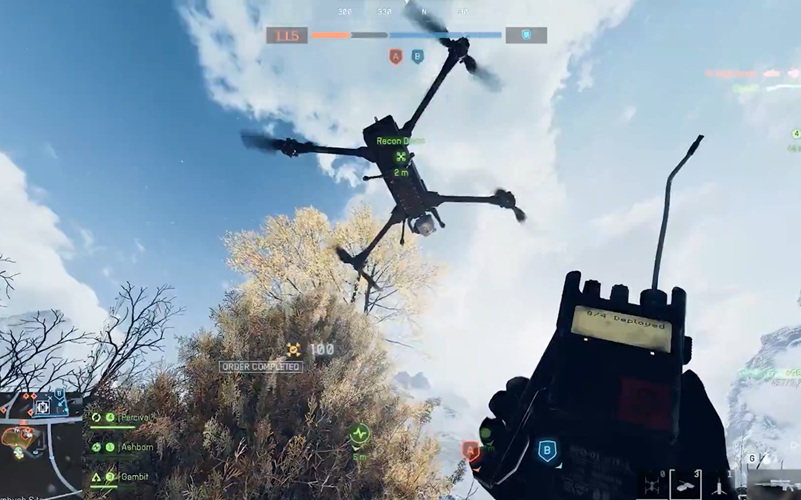
Task: Click the blue team shield emblem
Action: (x=525, y=35)
